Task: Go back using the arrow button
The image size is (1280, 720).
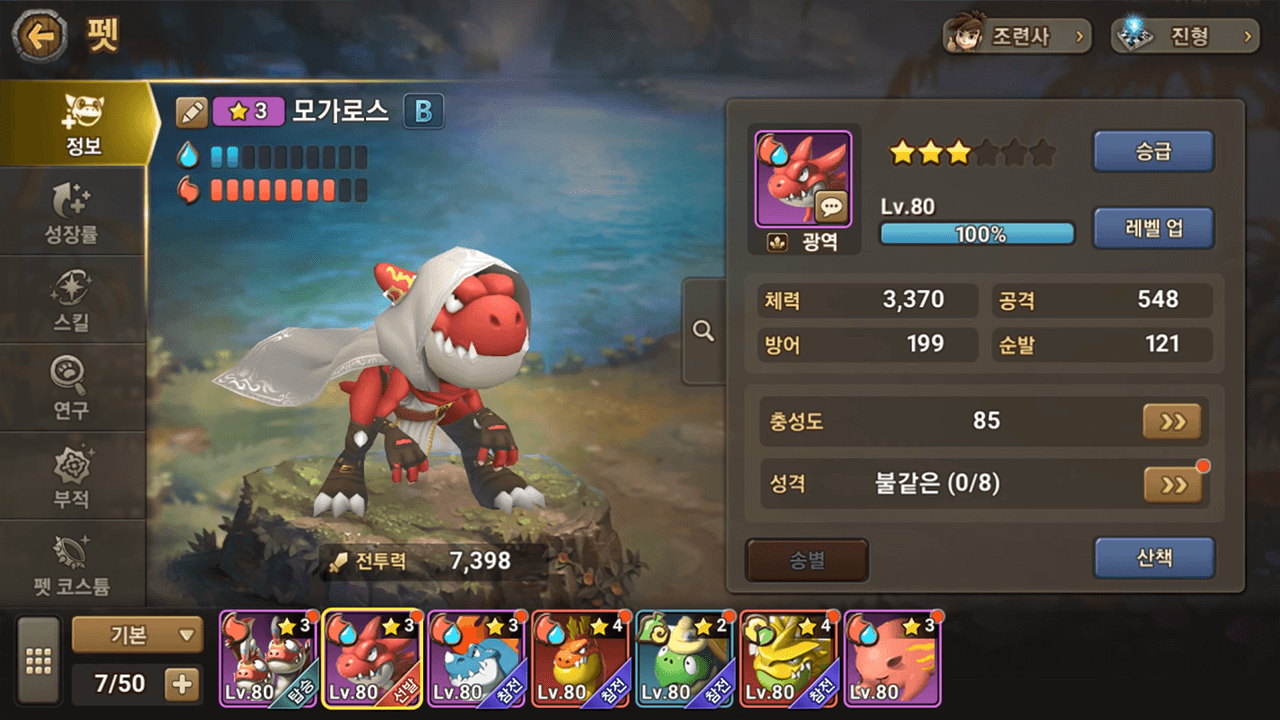Action: pos(40,38)
